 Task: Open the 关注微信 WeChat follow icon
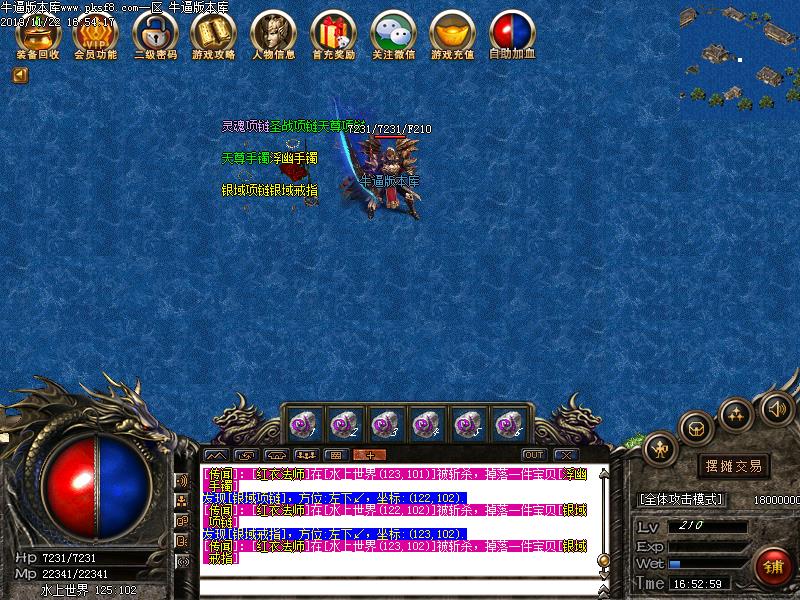393,35
